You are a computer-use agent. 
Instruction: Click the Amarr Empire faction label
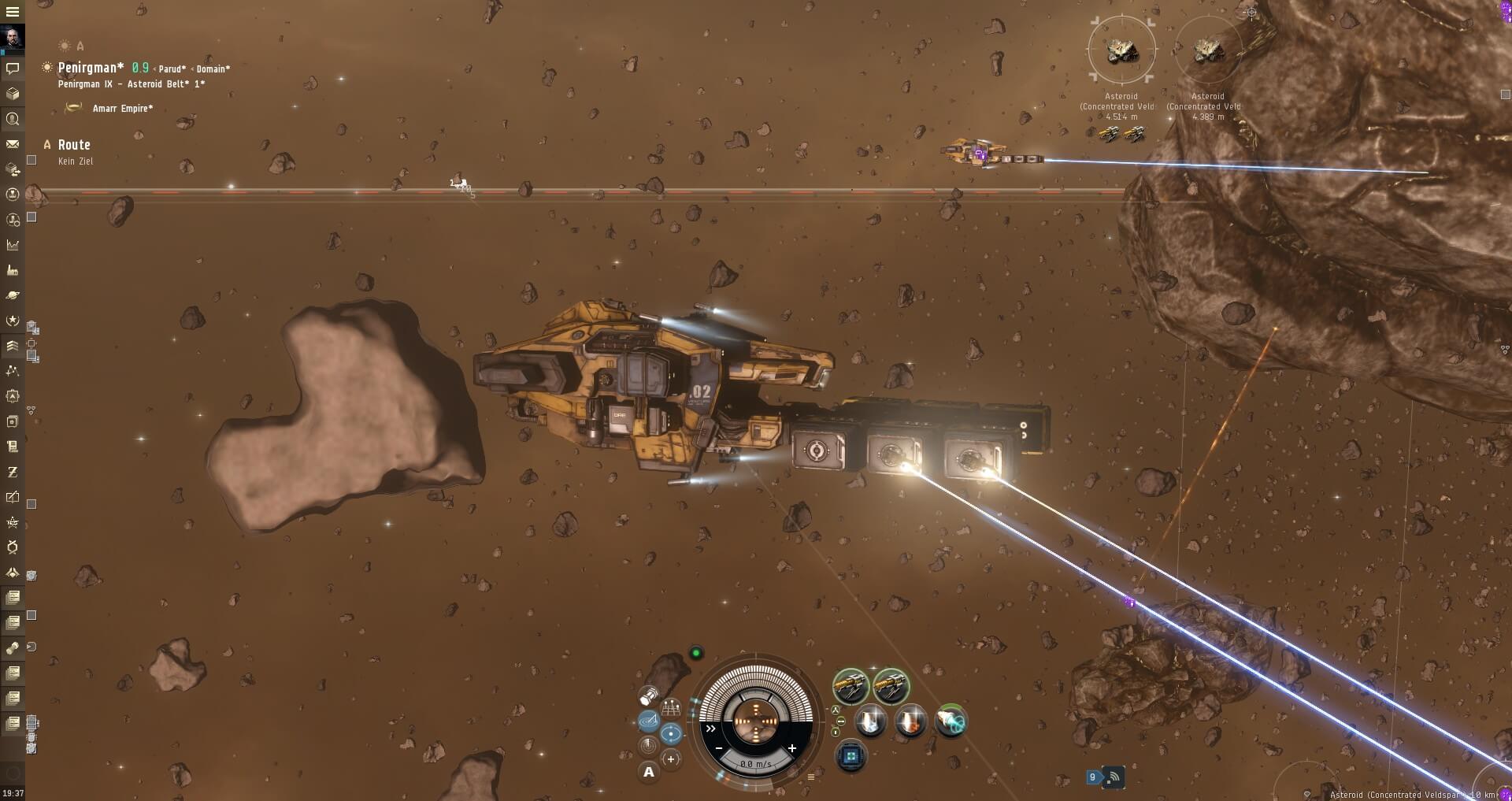coord(123,108)
